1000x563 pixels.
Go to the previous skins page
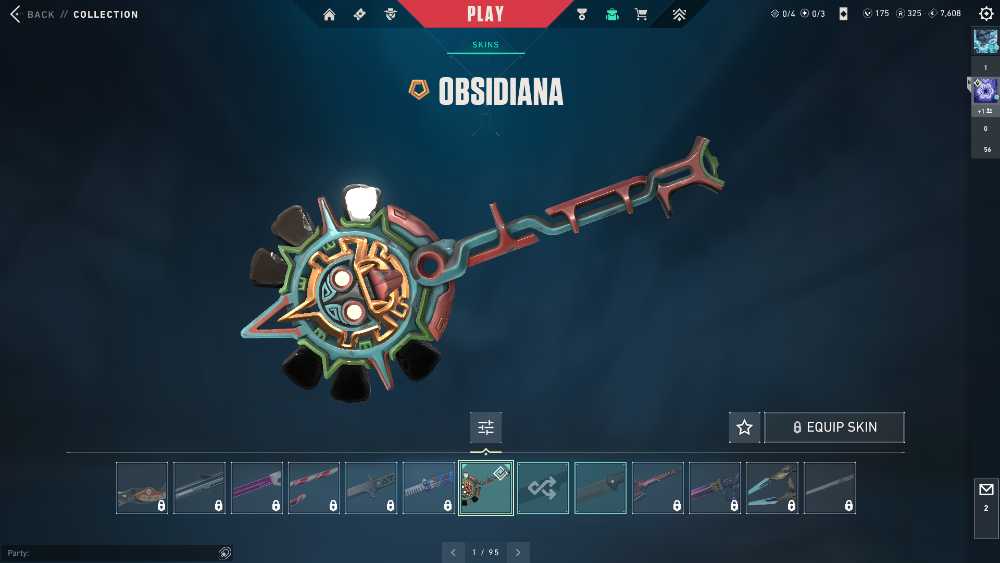click(x=453, y=552)
